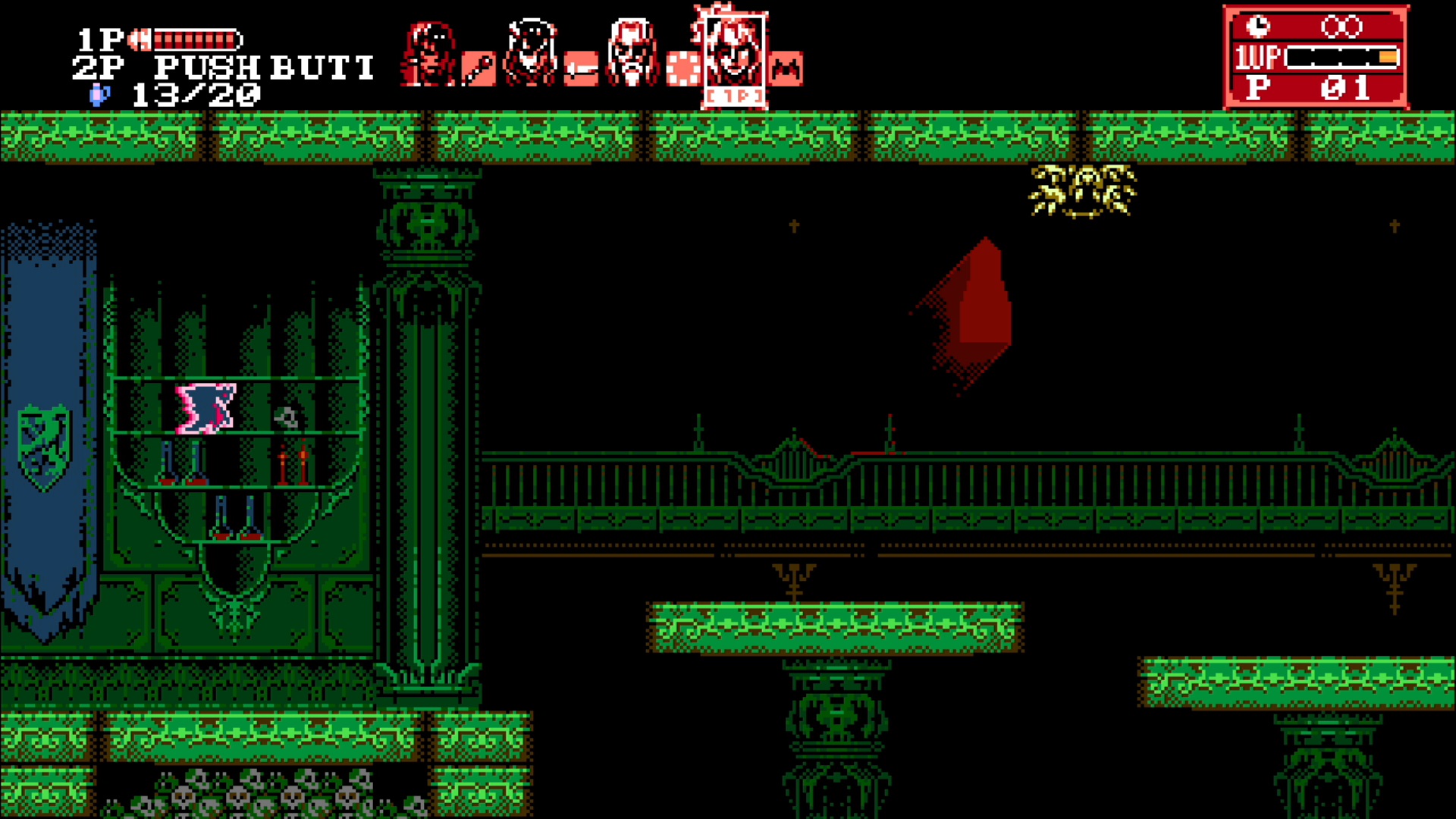Choose Alfred the bearded alchemist portrait

632,53
